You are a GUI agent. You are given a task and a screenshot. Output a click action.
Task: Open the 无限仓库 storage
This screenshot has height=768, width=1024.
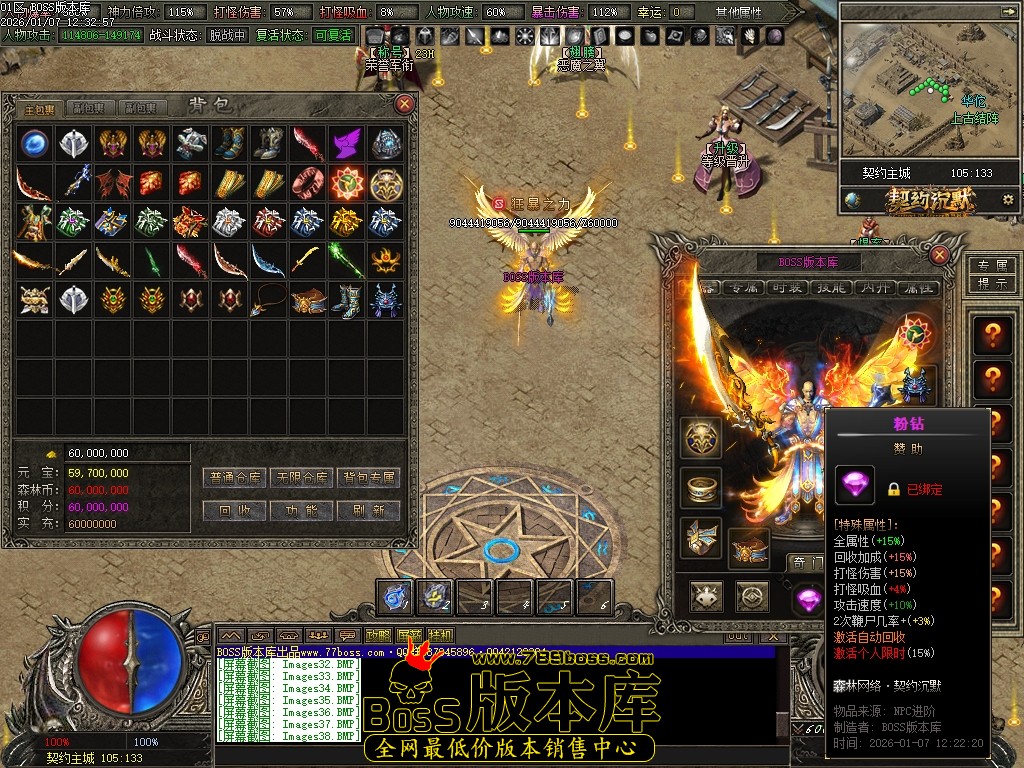click(x=302, y=478)
